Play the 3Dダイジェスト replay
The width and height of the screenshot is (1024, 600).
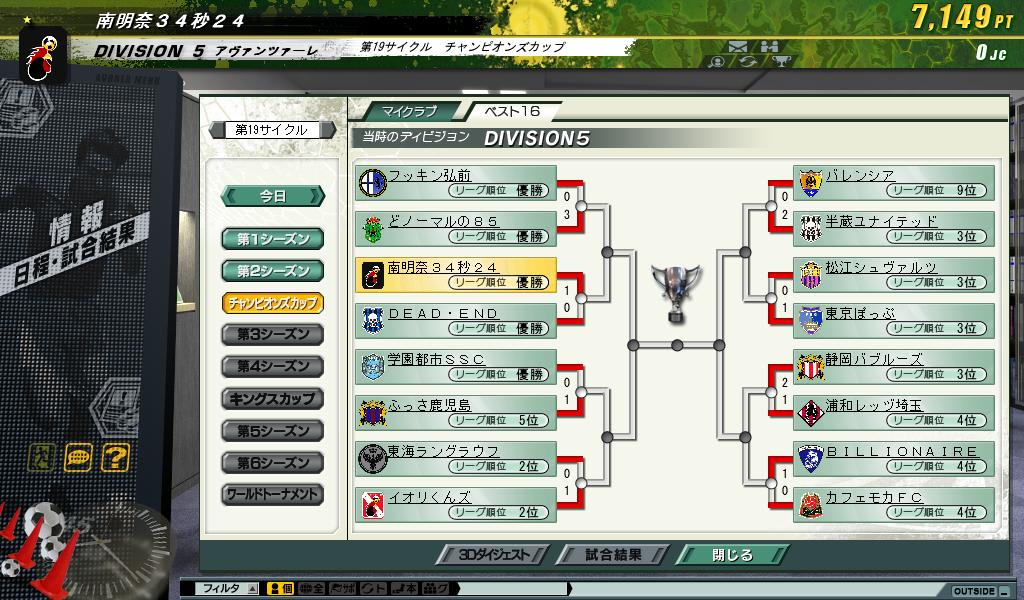click(x=493, y=555)
